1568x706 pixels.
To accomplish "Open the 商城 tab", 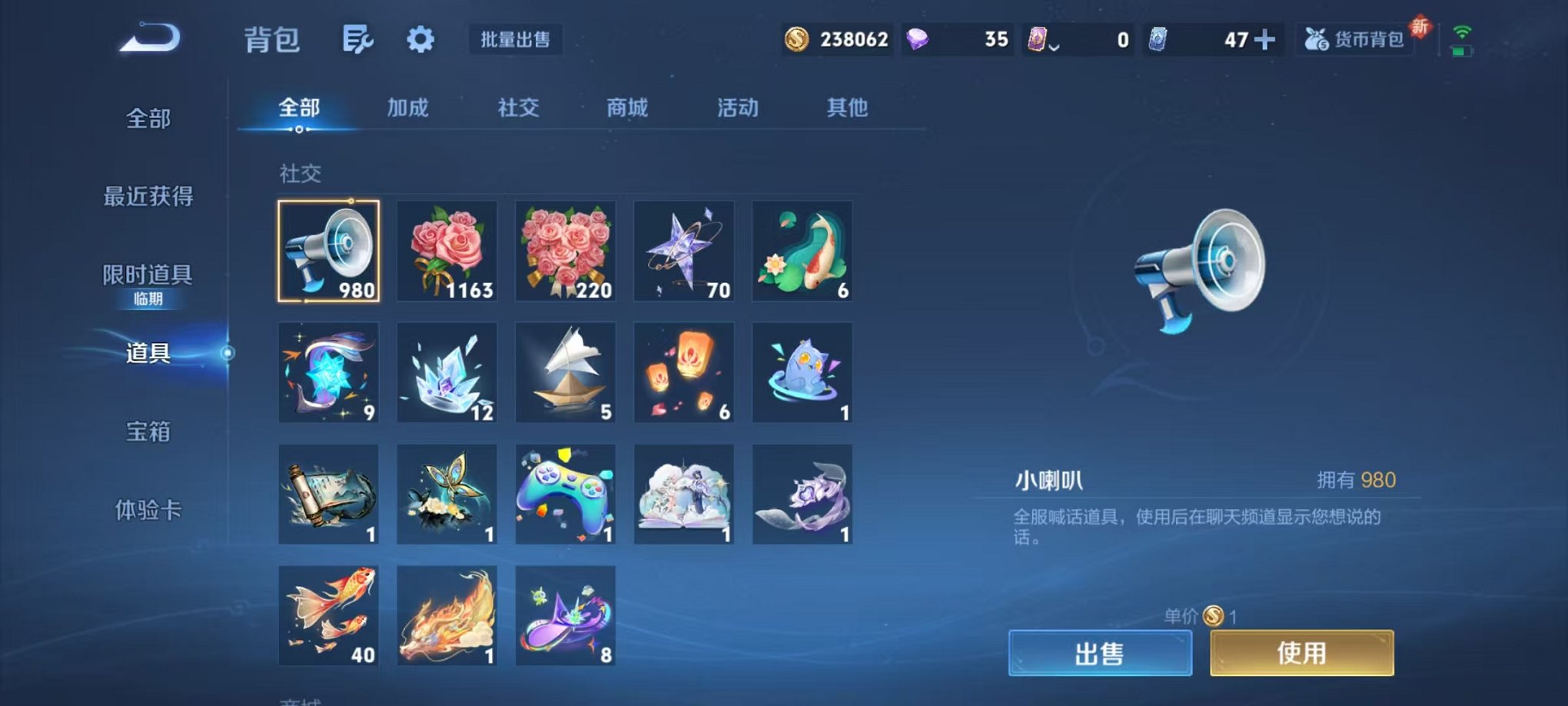I will click(627, 108).
